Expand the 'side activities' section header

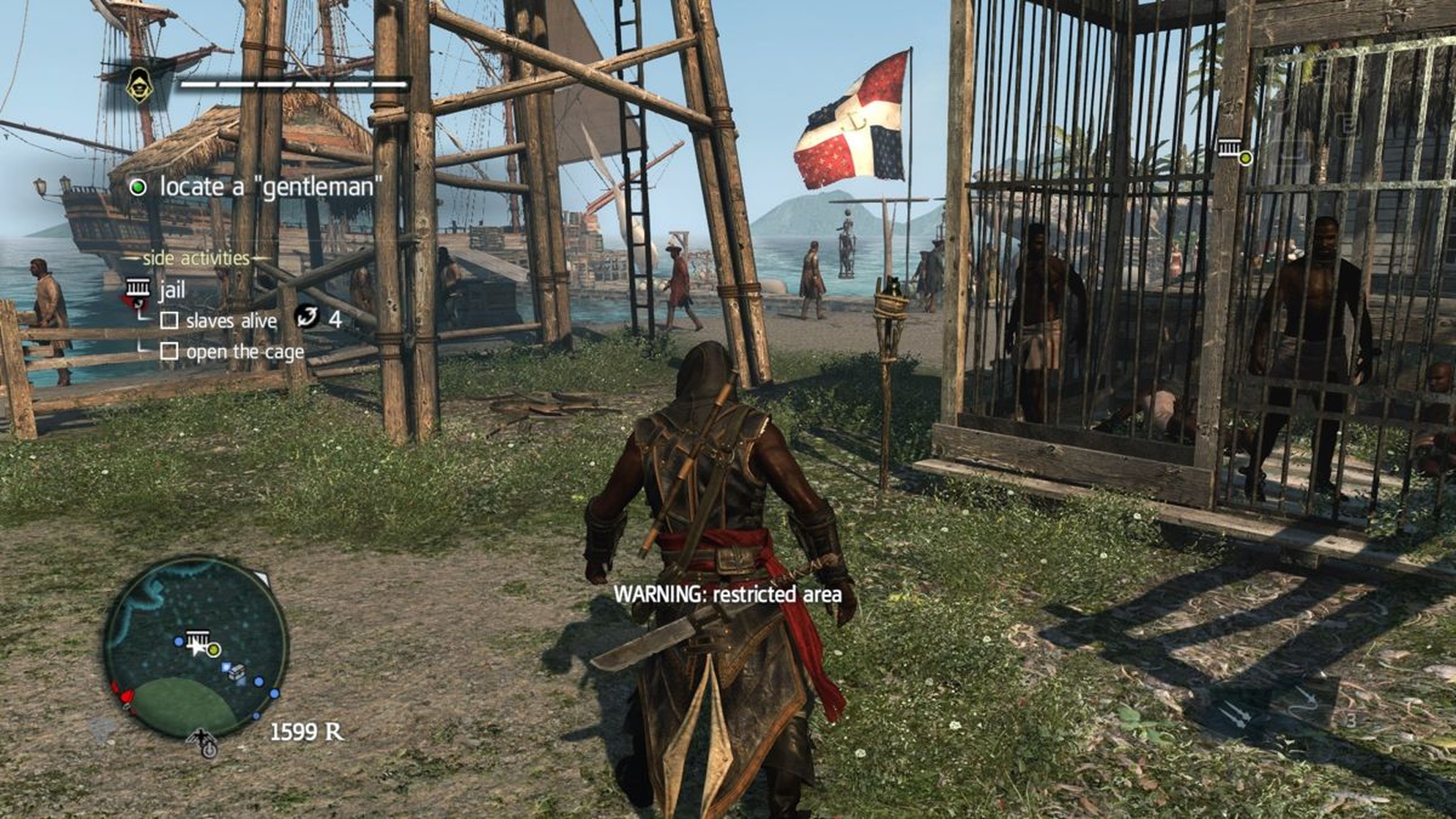(198, 258)
